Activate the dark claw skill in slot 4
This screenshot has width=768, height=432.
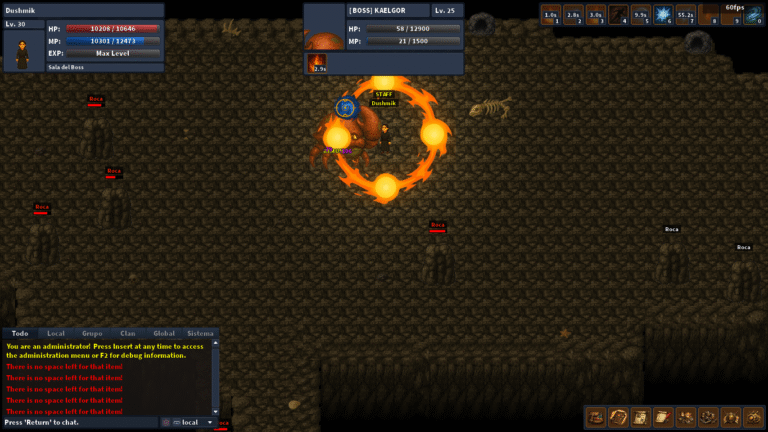pyautogui.click(x=619, y=14)
